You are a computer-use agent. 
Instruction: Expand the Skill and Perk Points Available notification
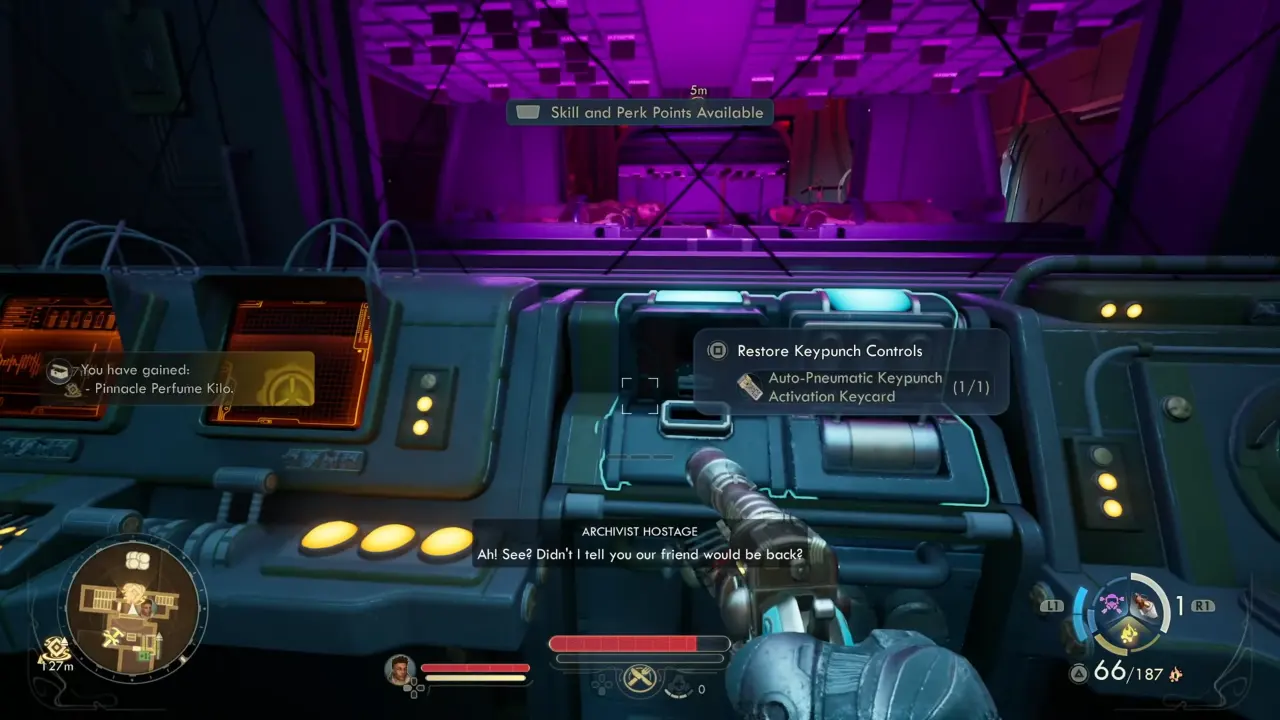click(640, 112)
